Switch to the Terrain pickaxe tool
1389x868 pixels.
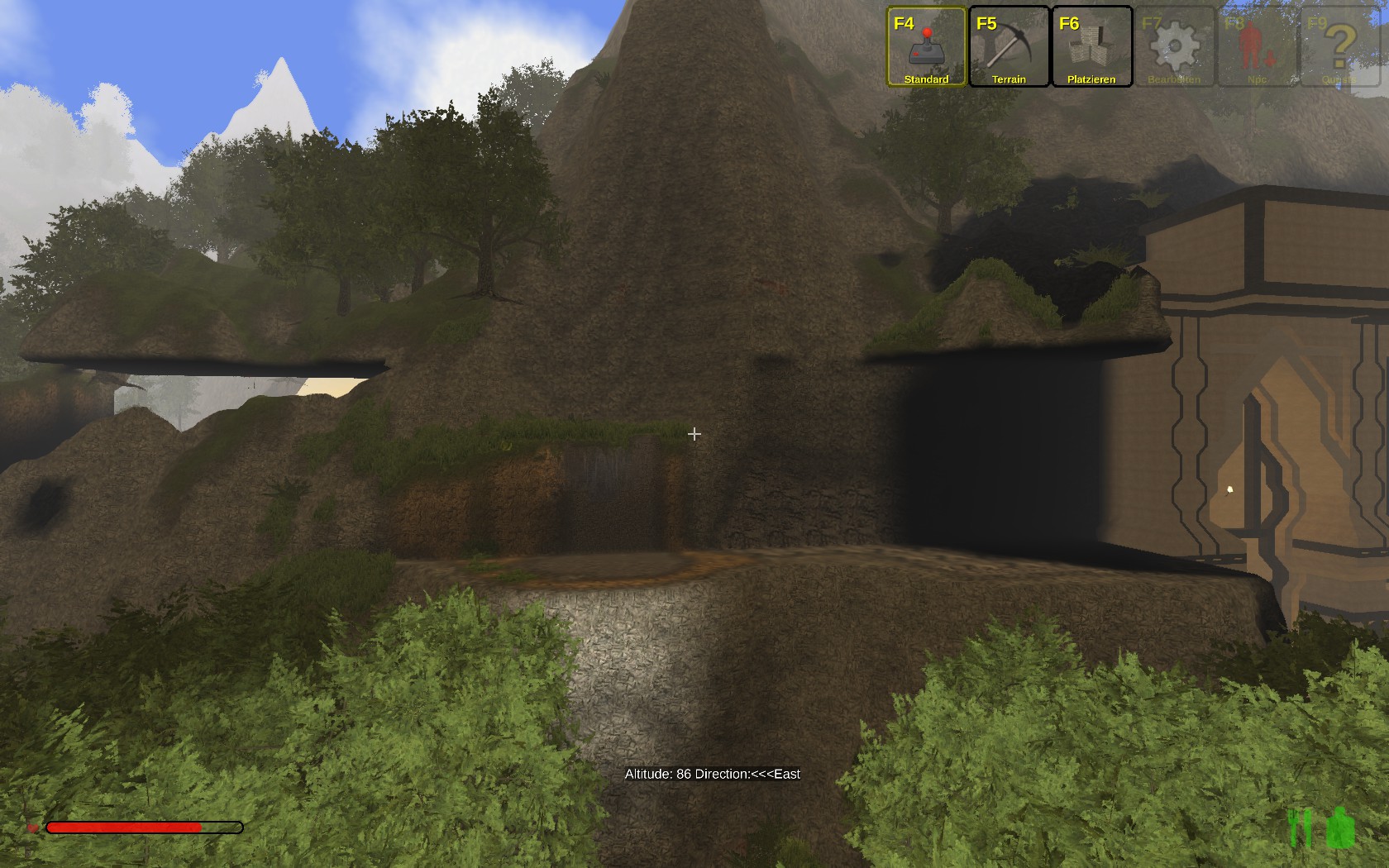pyautogui.click(x=1009, y=46)
